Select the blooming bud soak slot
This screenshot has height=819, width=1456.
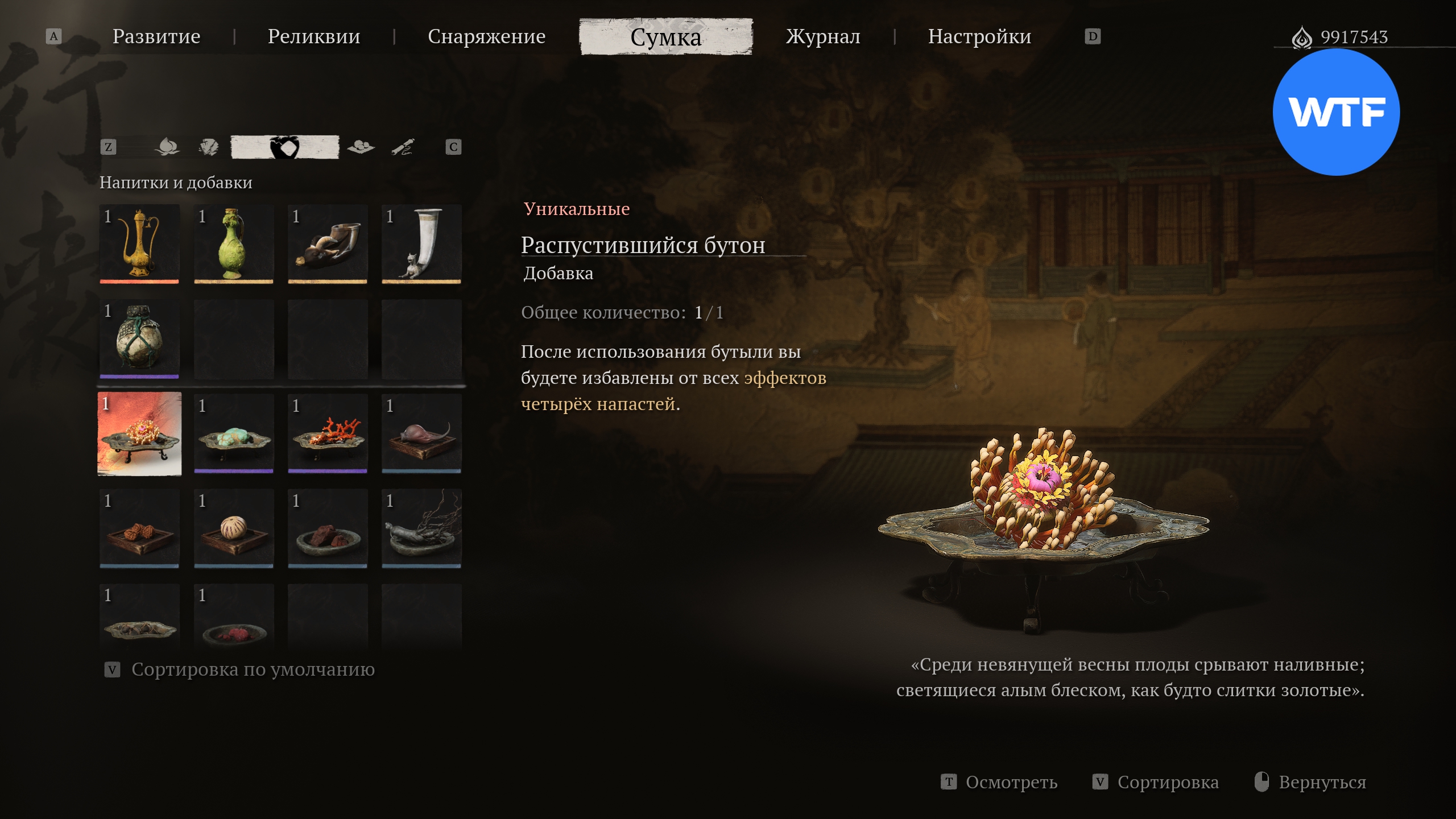coord(139,433)
